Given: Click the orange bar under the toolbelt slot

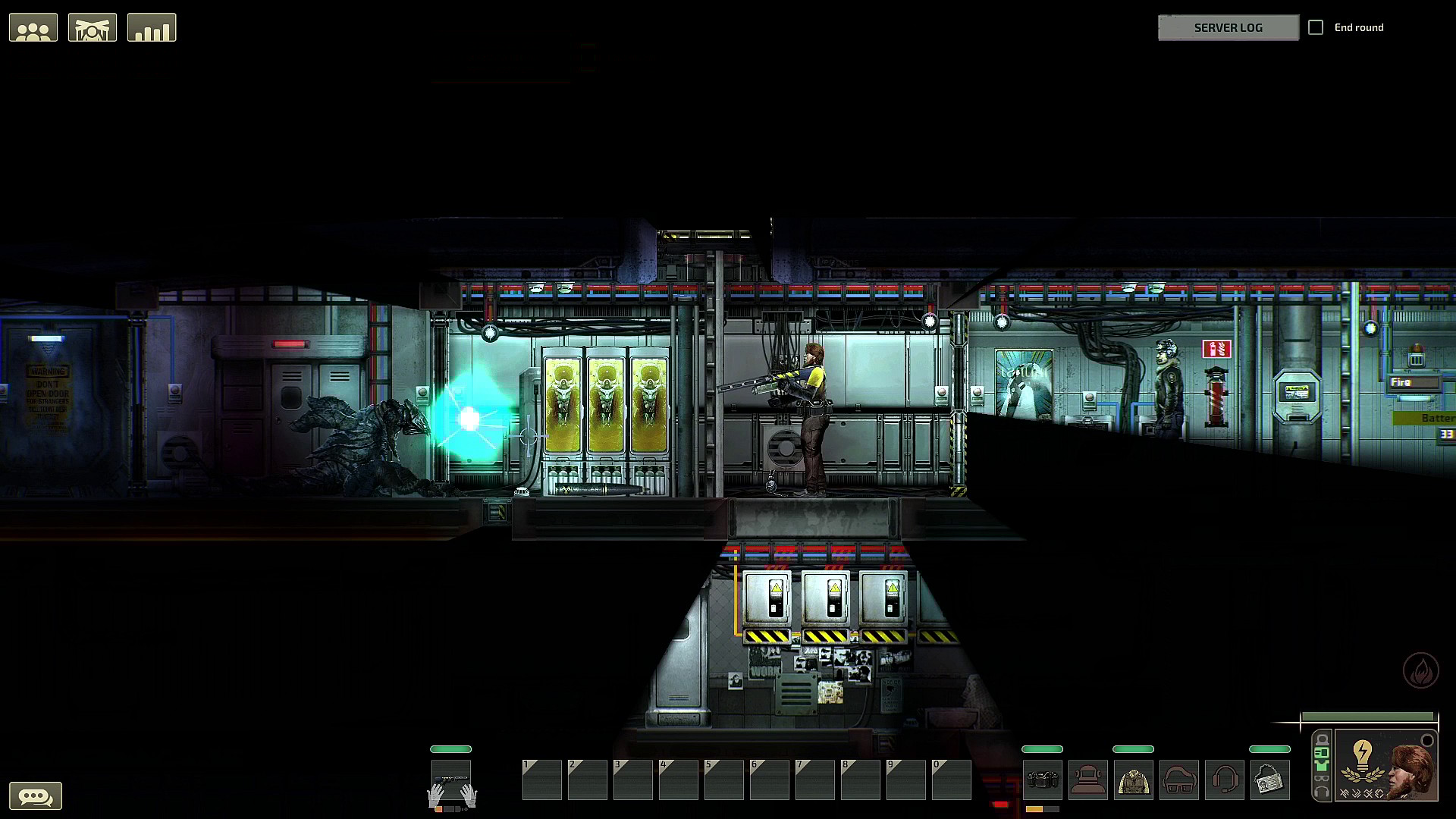Looking at the screenshot, I should tap(1034, 808).
